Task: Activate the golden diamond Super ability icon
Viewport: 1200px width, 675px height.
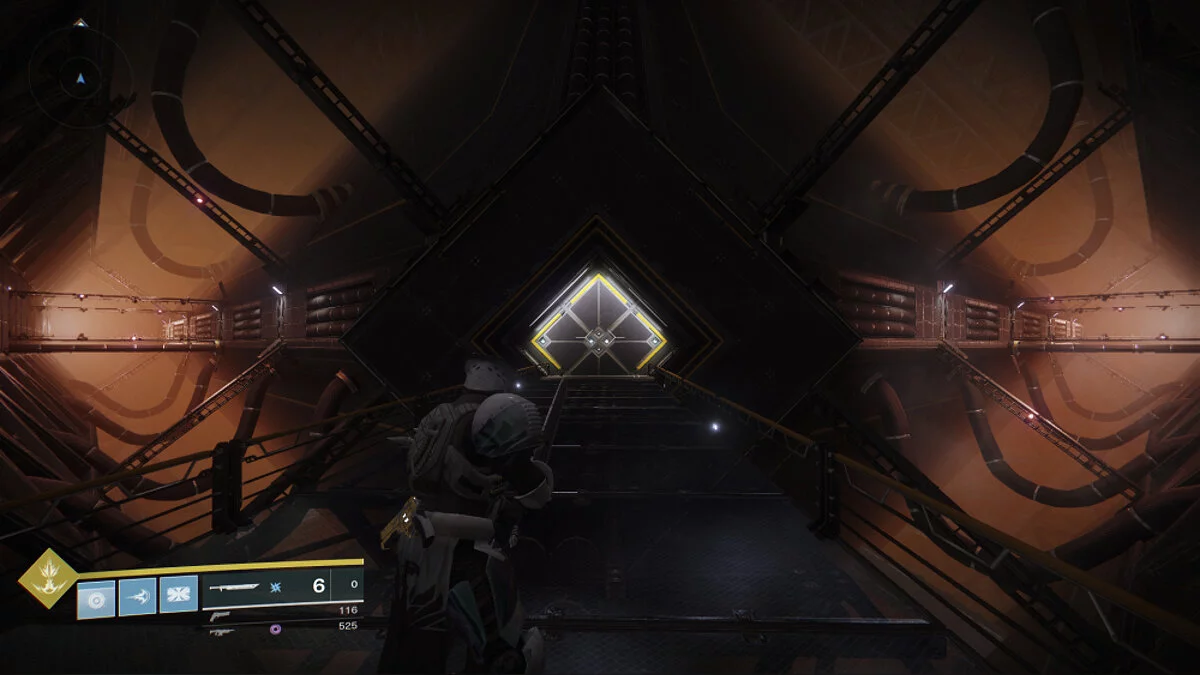Action: pos(47,578)
